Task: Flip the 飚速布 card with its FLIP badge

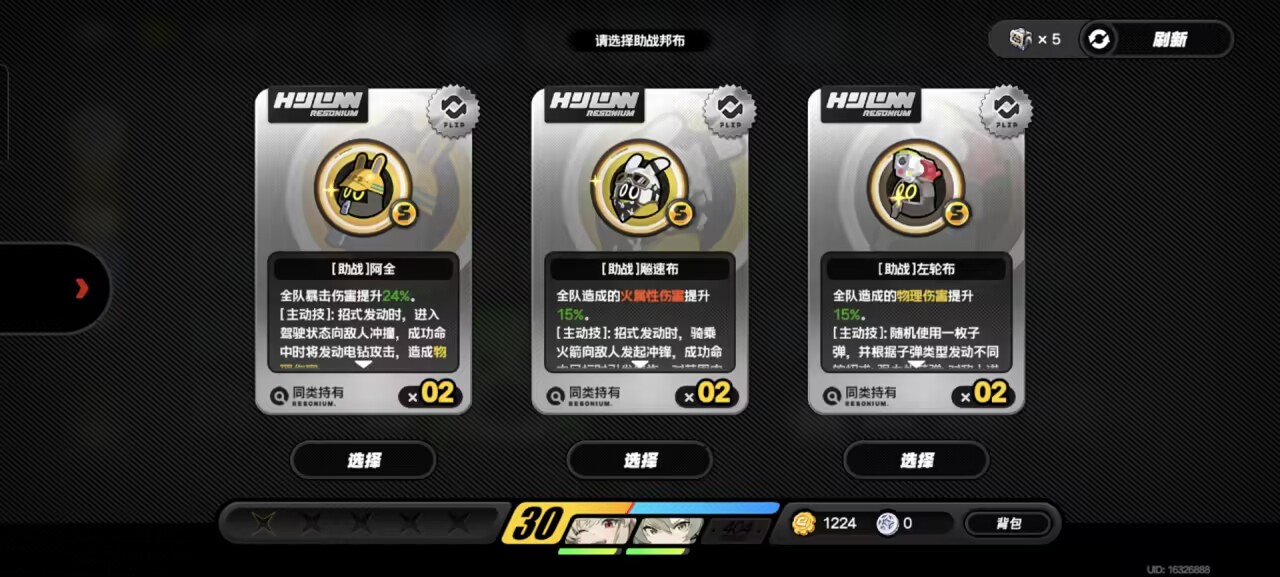Action: pos(729,111)
